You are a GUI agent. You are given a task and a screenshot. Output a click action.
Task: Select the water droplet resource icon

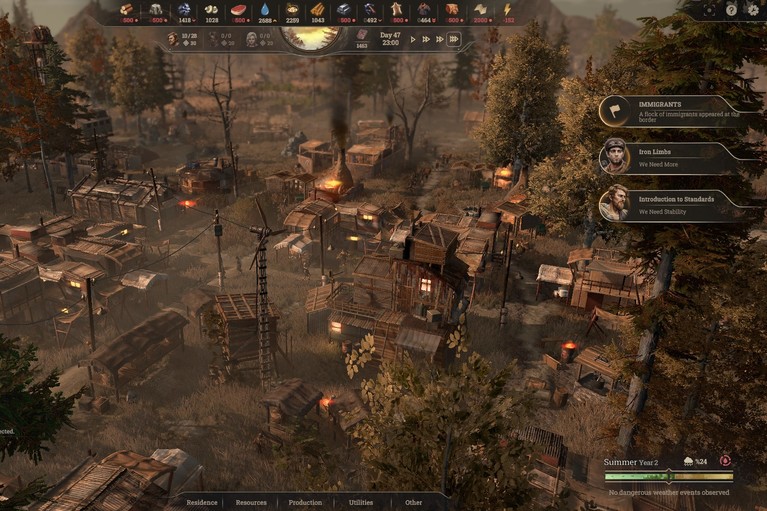(x=265, y=9)
